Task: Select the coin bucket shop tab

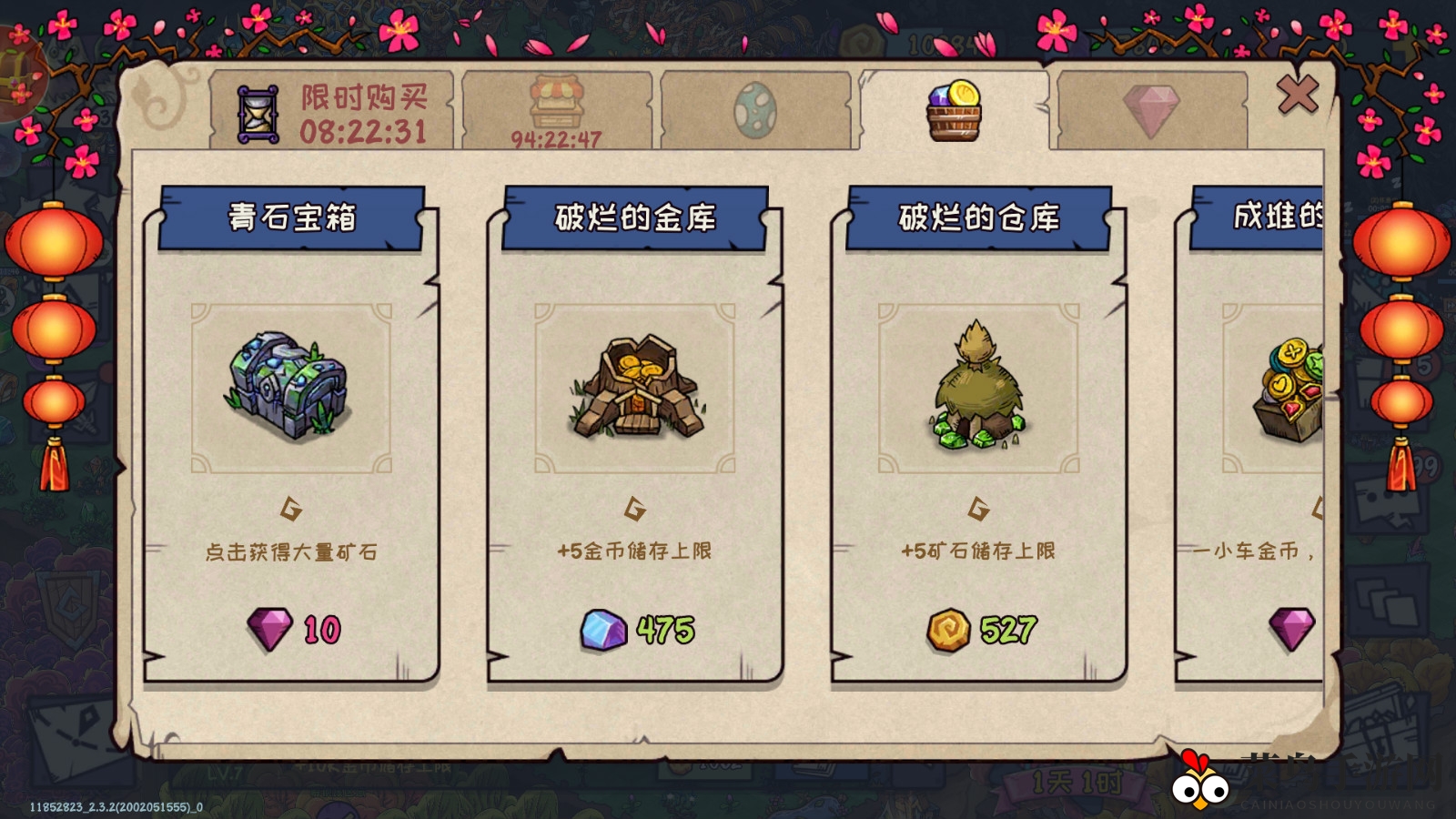Action: 954,107
